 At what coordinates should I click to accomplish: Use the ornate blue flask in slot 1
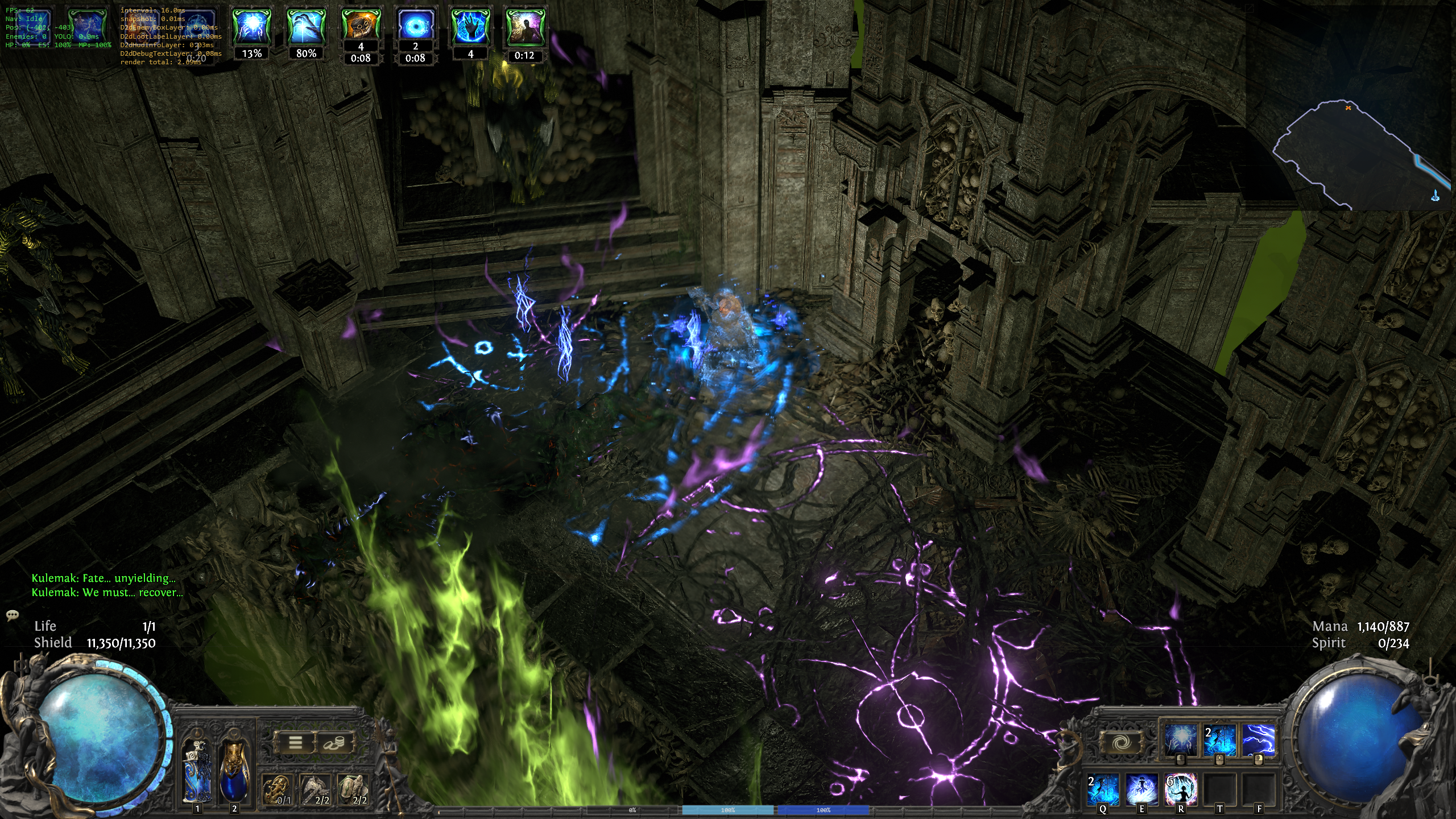197,770
